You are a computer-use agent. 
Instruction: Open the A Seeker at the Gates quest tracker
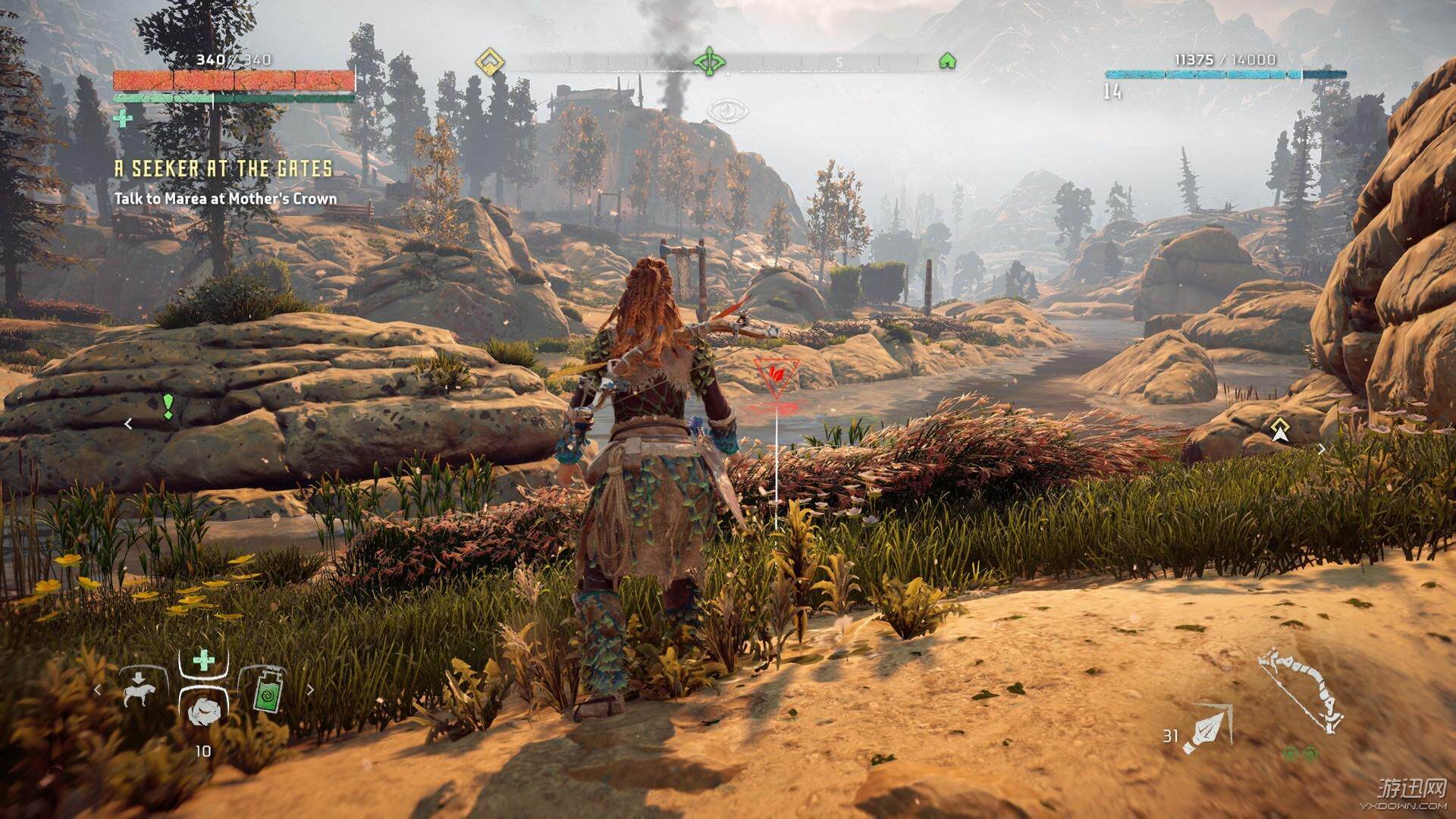(223, 168)
